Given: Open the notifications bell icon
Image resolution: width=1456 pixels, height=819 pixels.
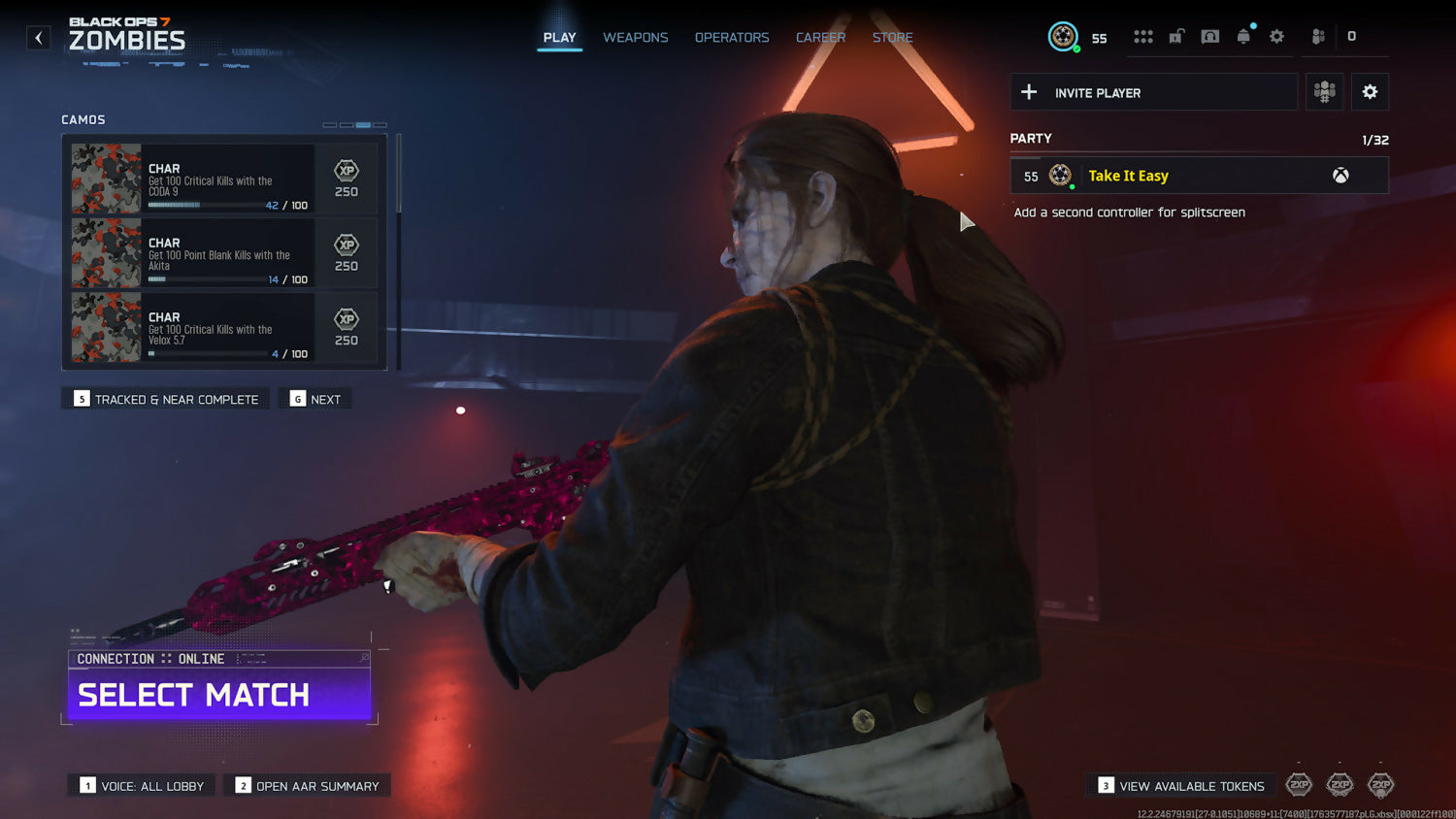Looking at the screenshot, I should (x=1243, y=37).
